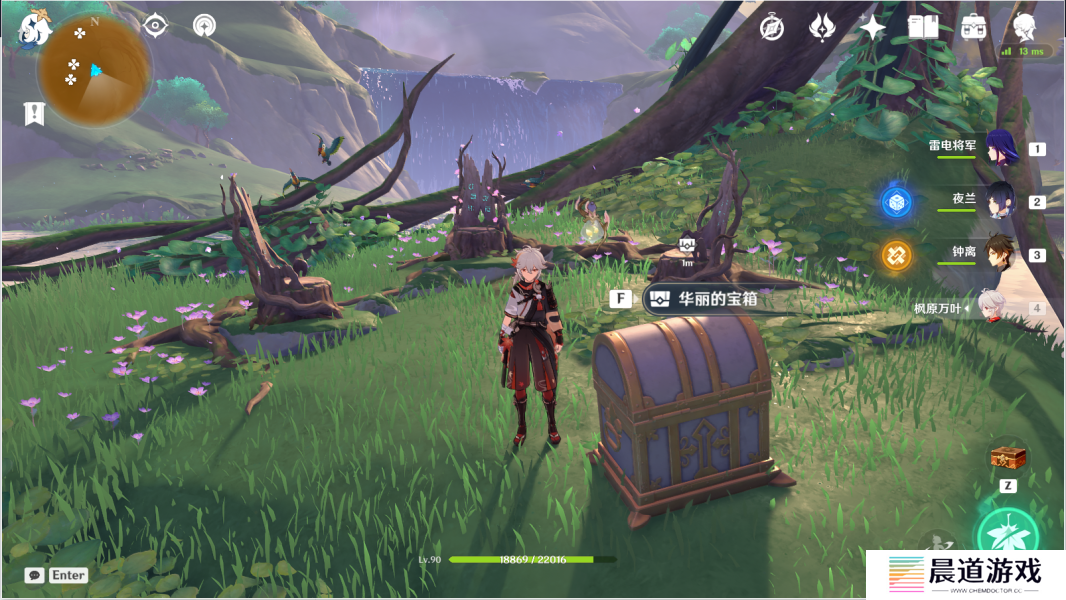Switch to party member 钟离
The image size is (1066, 600).
click(1000, 254)
